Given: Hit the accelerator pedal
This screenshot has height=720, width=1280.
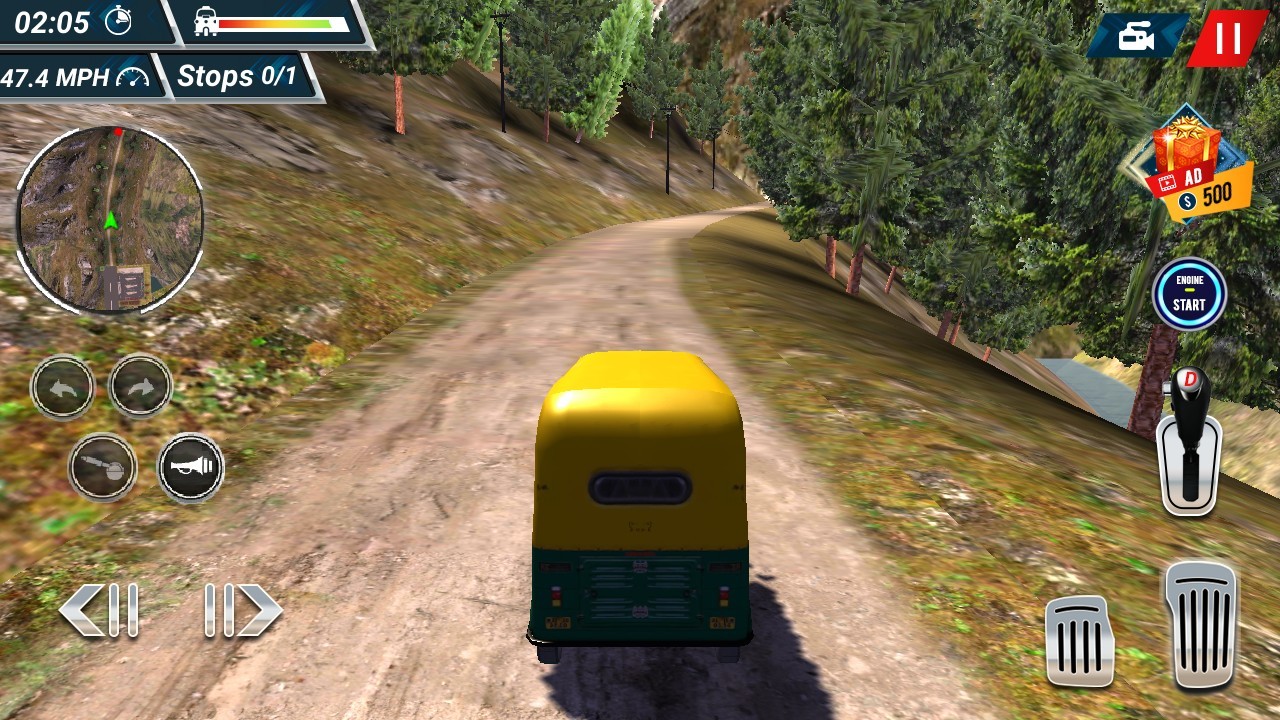Looking at the screenshot, I should (1201, 624).
